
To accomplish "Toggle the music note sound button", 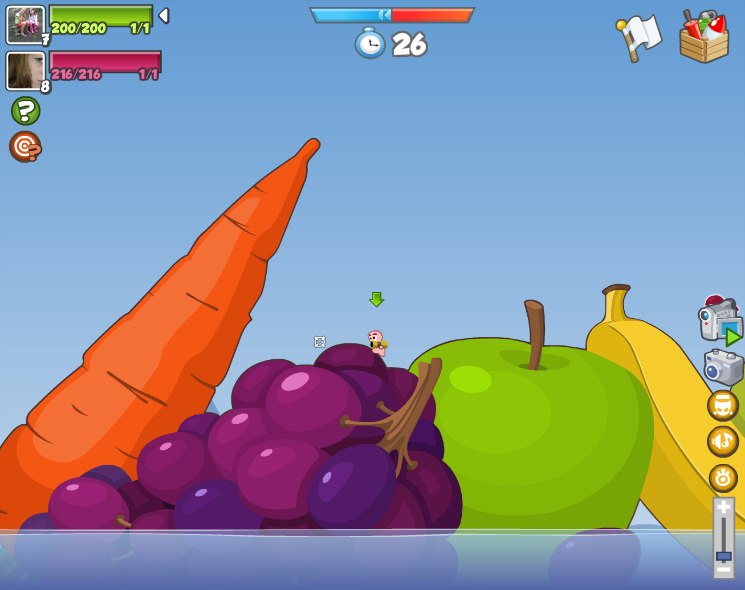I will 722,441.
